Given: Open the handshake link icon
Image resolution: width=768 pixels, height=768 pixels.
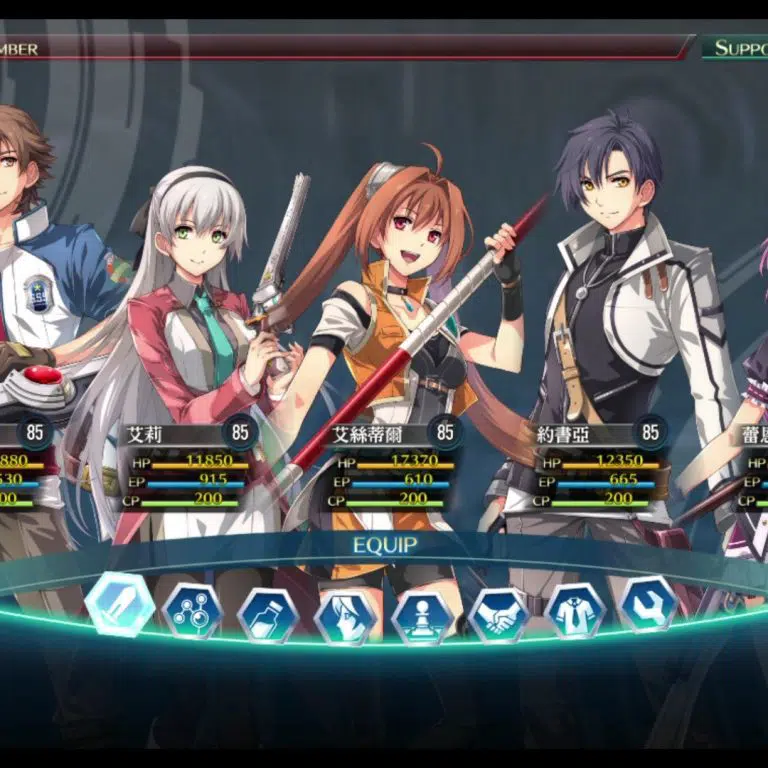Looking at the screenshot, I should point(499,614).
